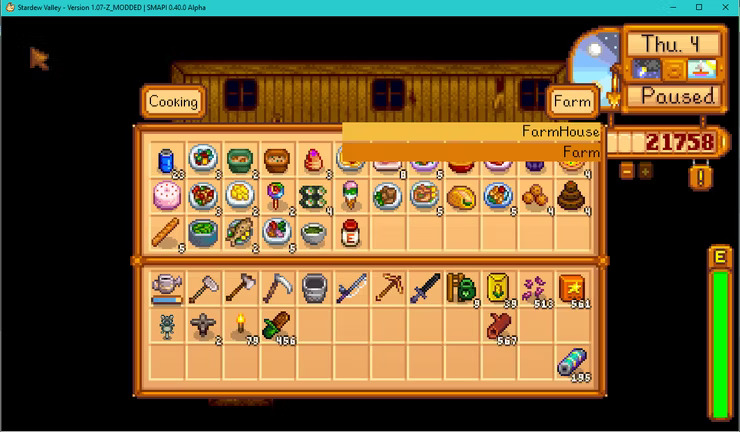
Task: Grab the ice cream cone
Action: pos(350,195)
